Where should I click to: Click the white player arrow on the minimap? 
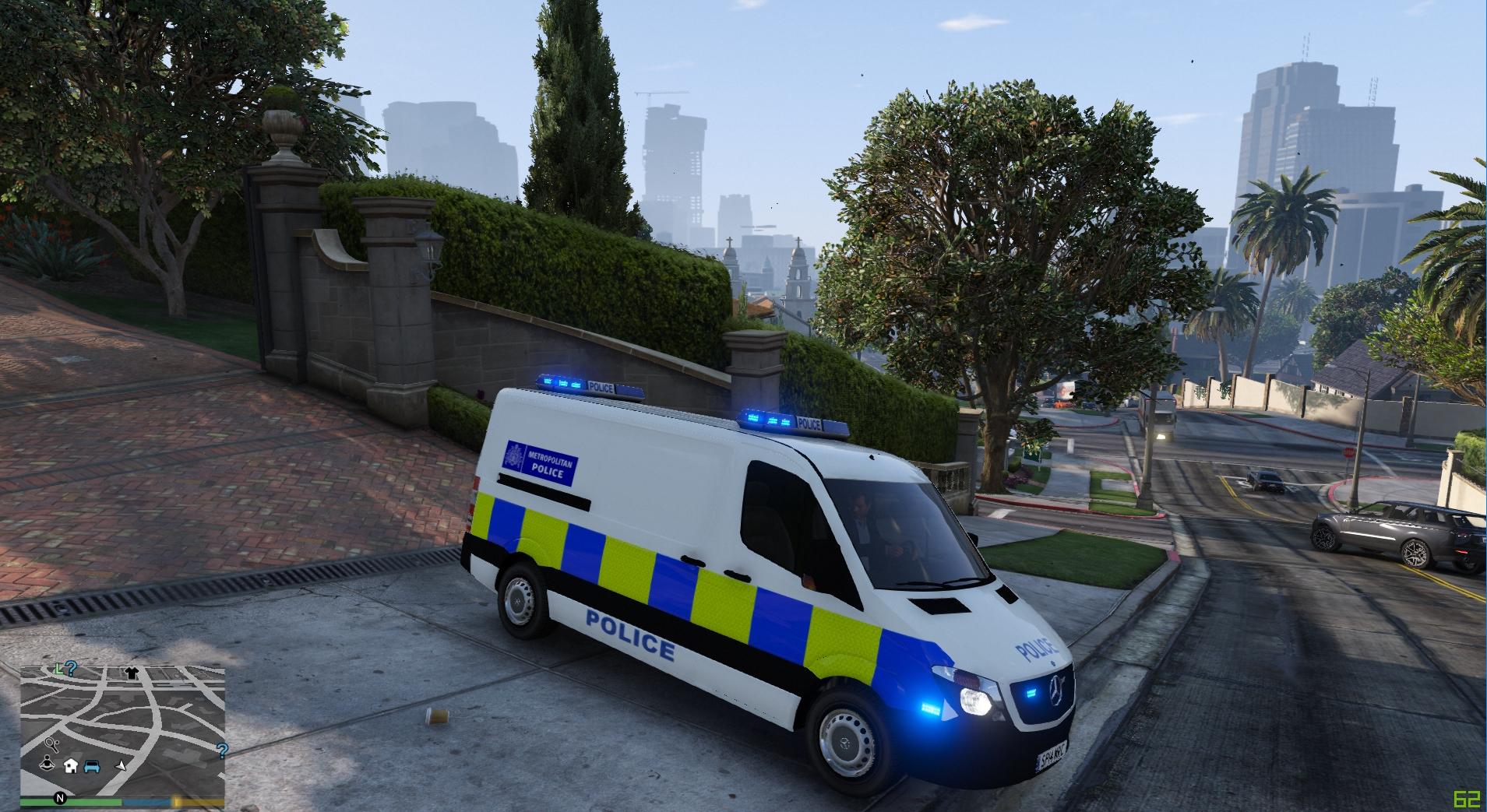point(120,766)
